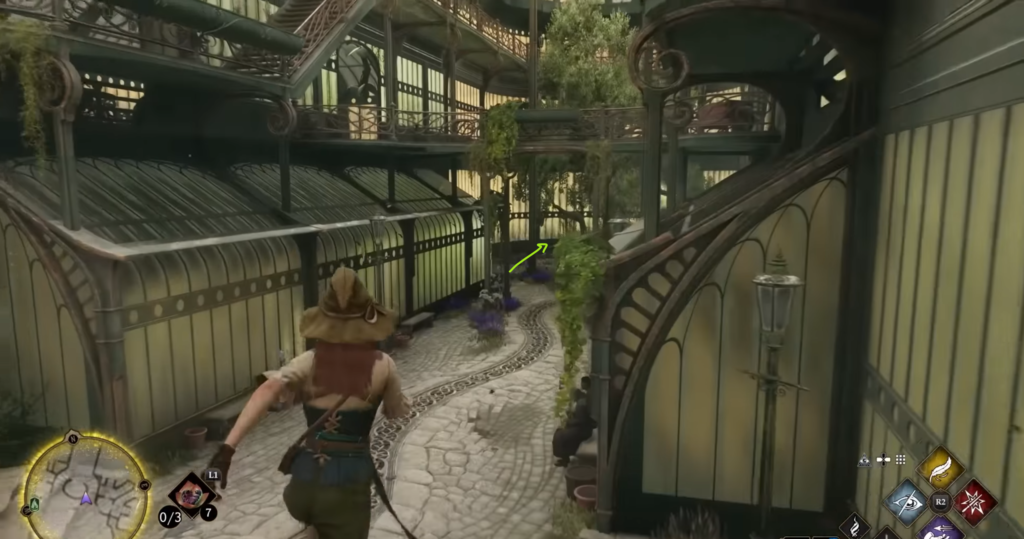Select the green Floo Flame marker on minimap
1024x539 pixels.
point(35,504)
